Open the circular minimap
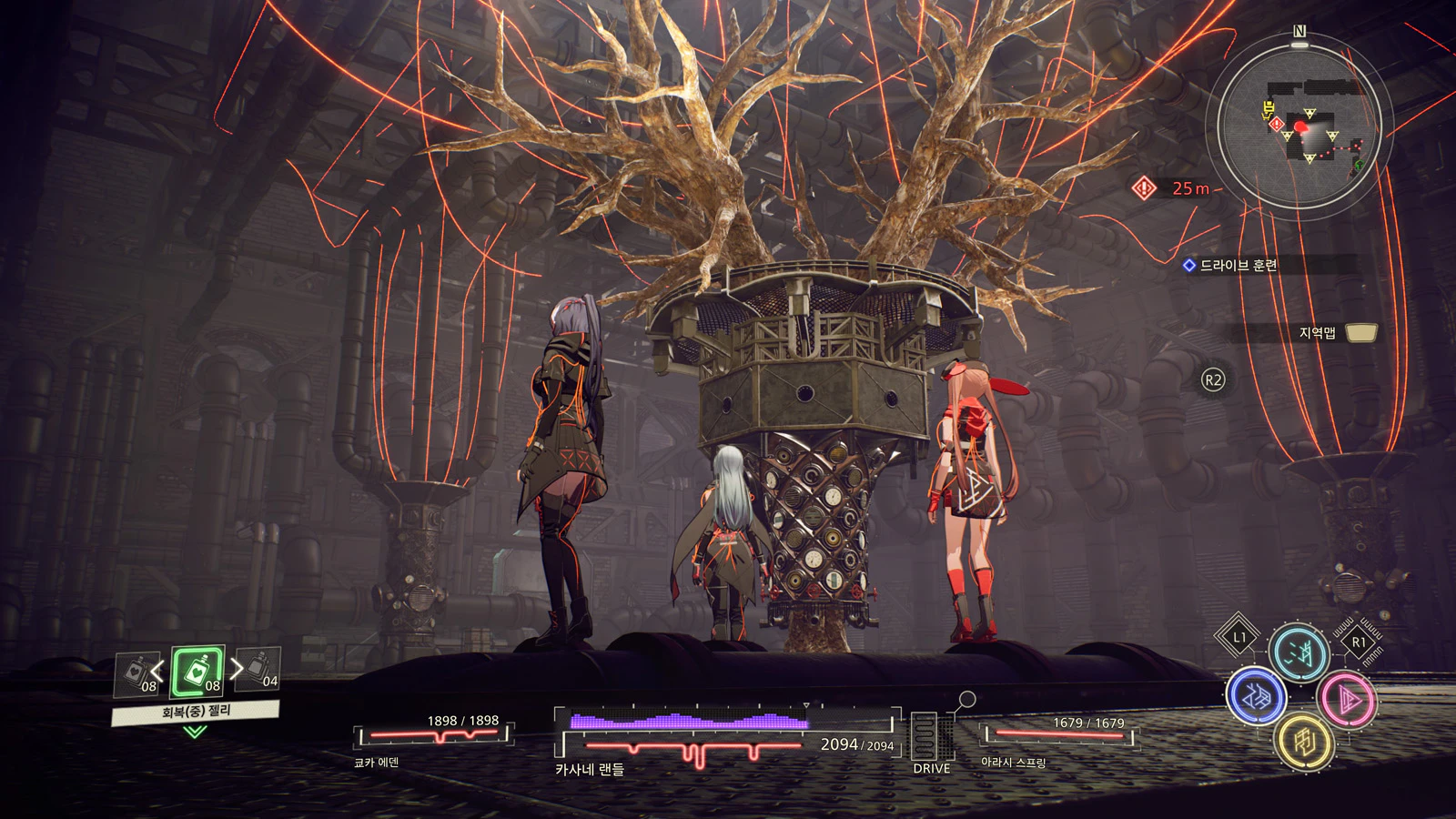The height and width of the screenshot is (819, 1456). pyautogui.click(x=1299, y=125)
